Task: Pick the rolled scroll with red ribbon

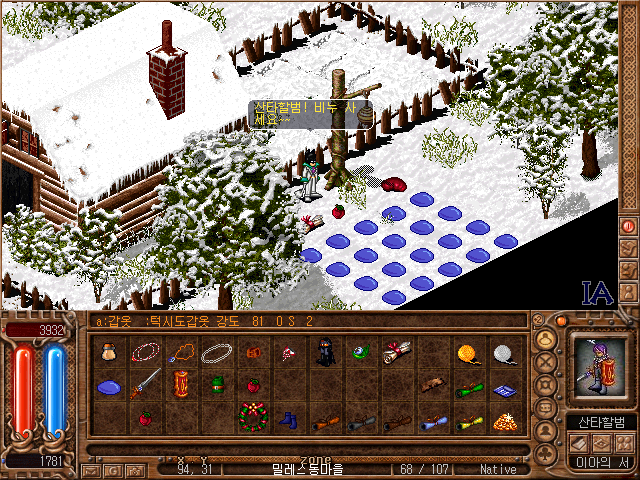Action: coord(397,352)
